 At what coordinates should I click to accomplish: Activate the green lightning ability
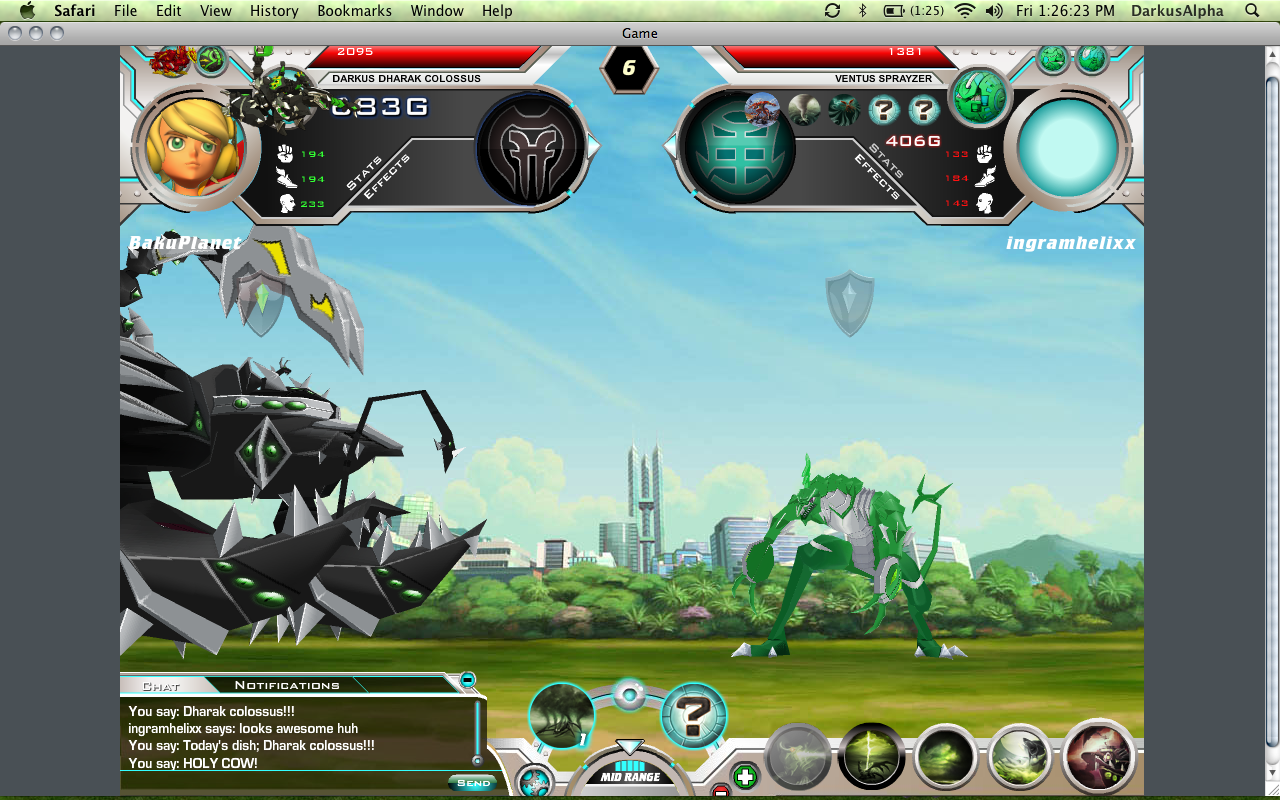871,757
